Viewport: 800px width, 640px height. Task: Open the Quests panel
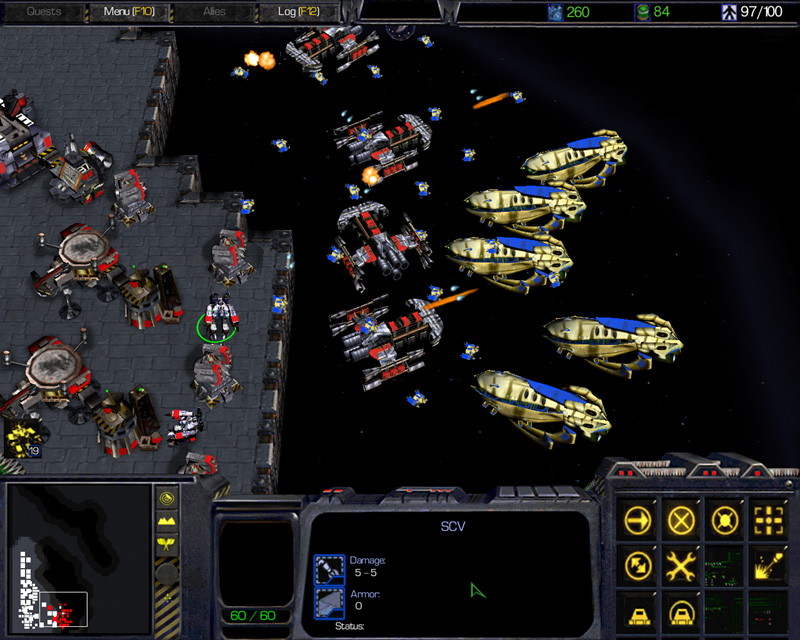tap(44, 12)
